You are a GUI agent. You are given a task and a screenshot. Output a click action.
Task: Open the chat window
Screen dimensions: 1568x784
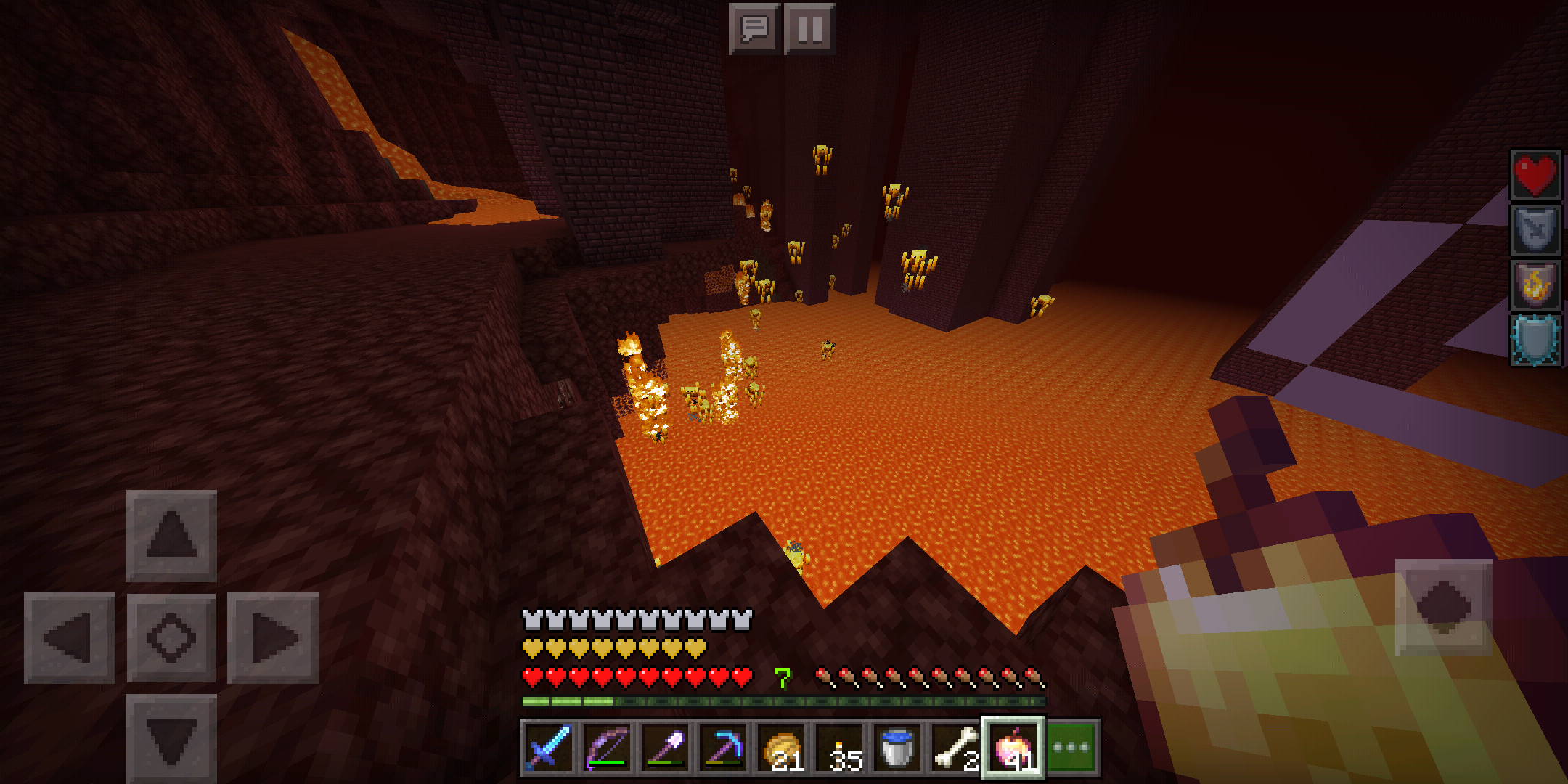(754, 29)
